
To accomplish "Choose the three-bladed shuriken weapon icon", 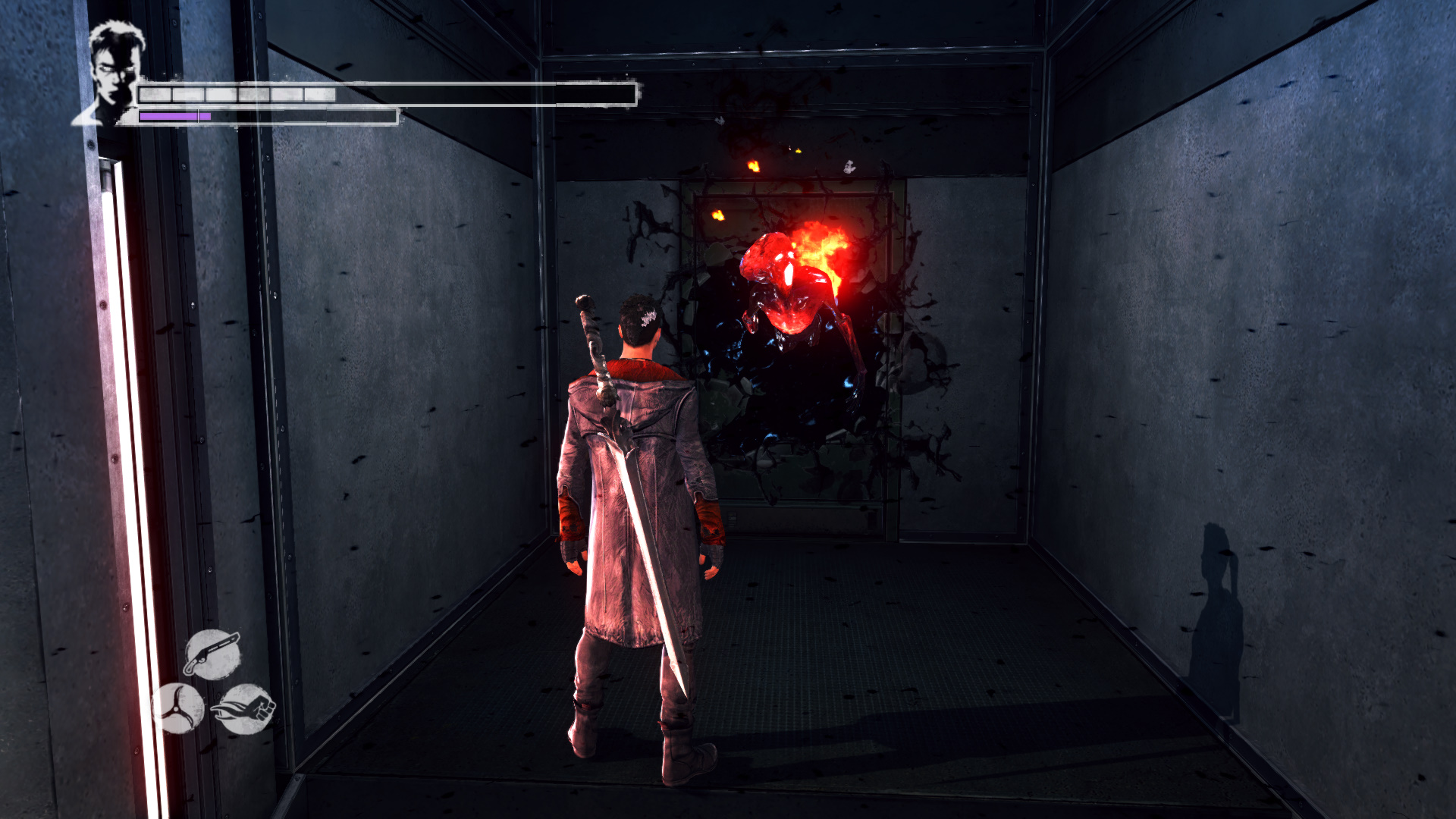I will [x=179, y=708].
